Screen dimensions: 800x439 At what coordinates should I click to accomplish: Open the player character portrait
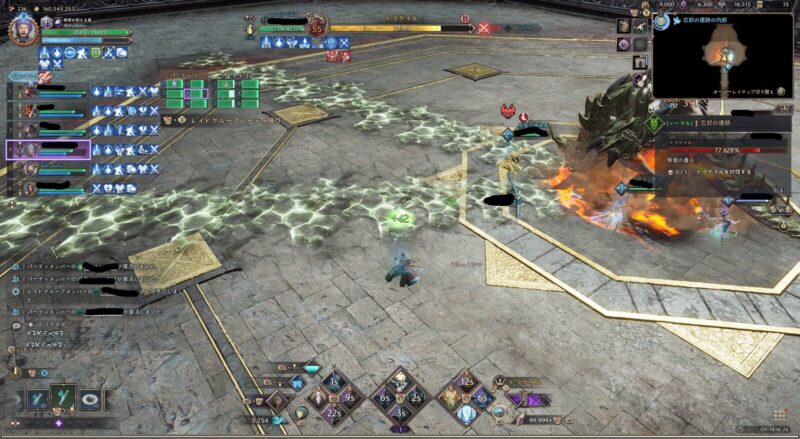22,30
